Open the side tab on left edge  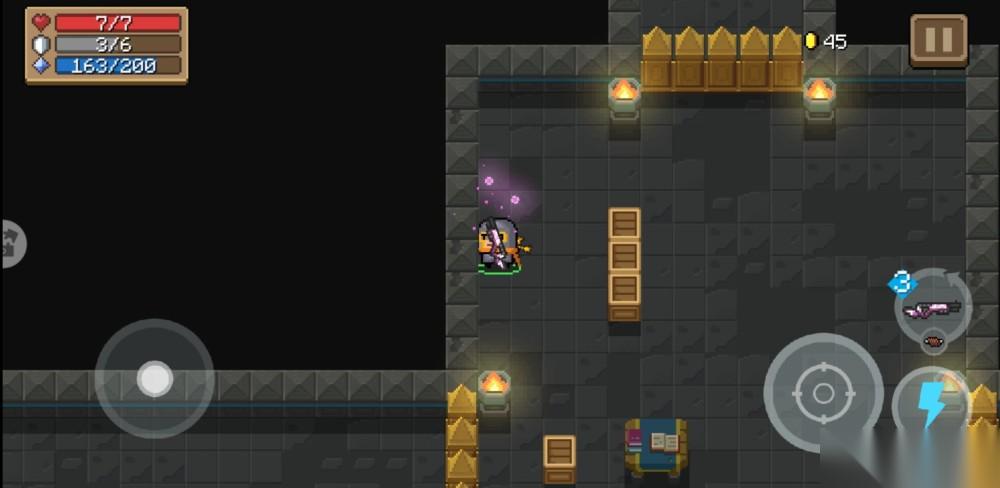[12, 243]
